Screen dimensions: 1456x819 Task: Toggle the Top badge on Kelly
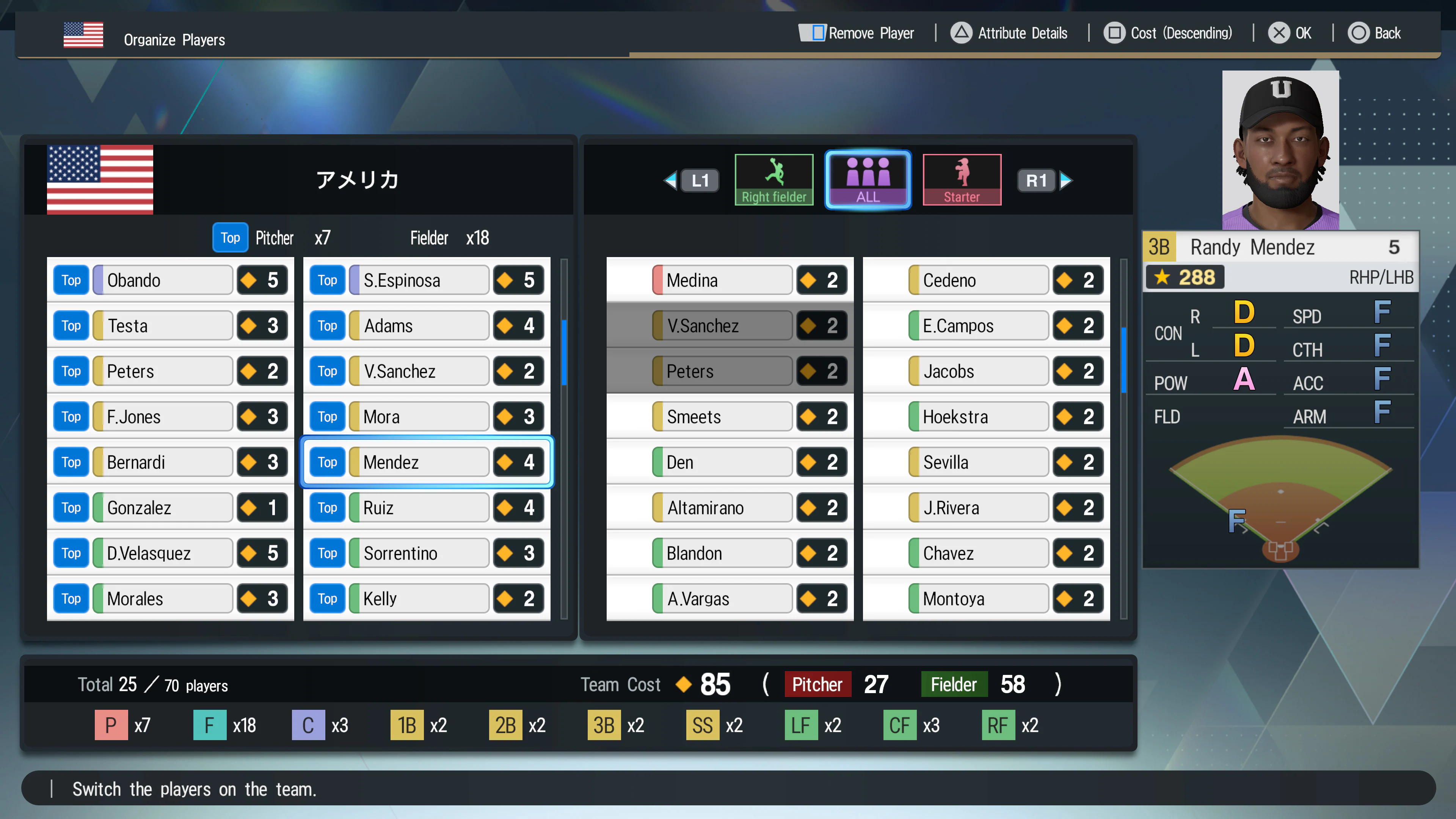click(x=327, y=599)
